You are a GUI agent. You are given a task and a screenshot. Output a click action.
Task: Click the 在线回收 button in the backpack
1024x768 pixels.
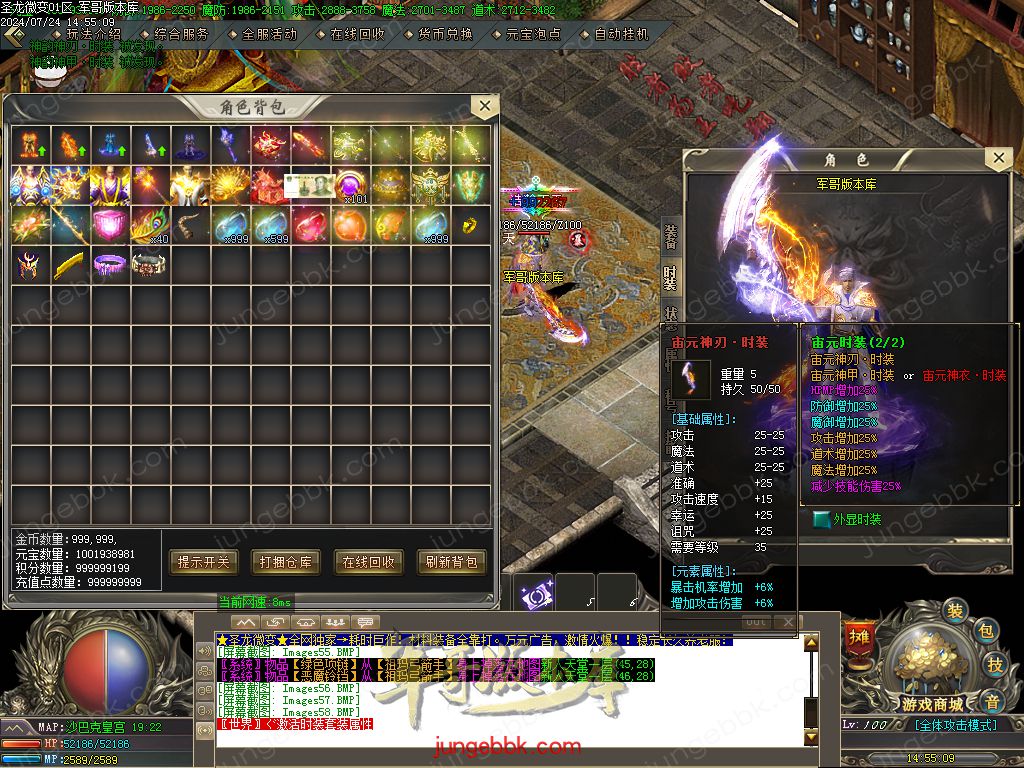(369, 562)
